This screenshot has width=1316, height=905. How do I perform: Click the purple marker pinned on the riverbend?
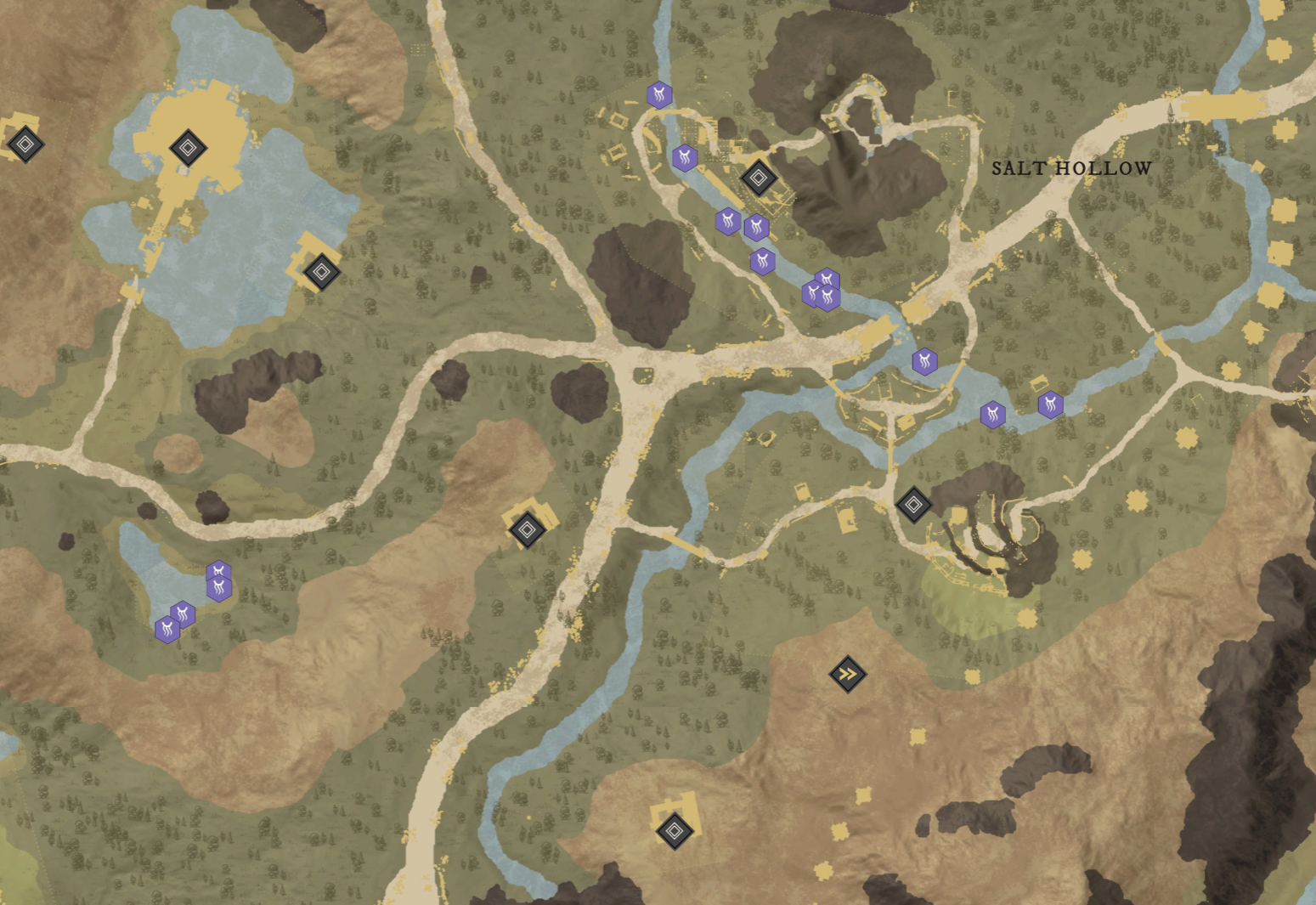pyautogui.click(x=762, y=262)
